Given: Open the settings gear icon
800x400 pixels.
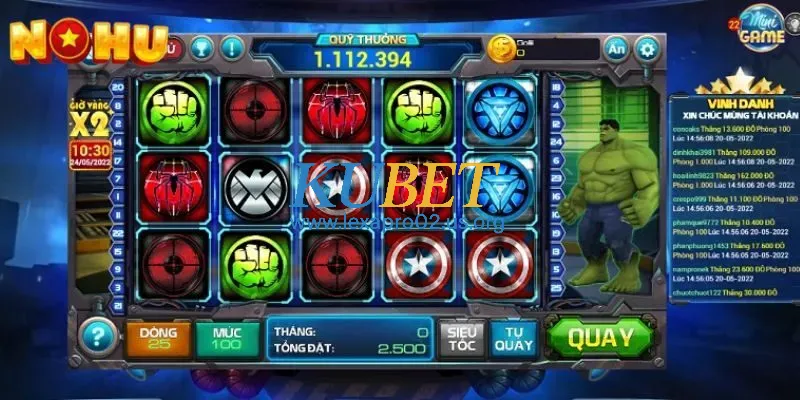Looking at the screenshot, I should coord(648,48).
